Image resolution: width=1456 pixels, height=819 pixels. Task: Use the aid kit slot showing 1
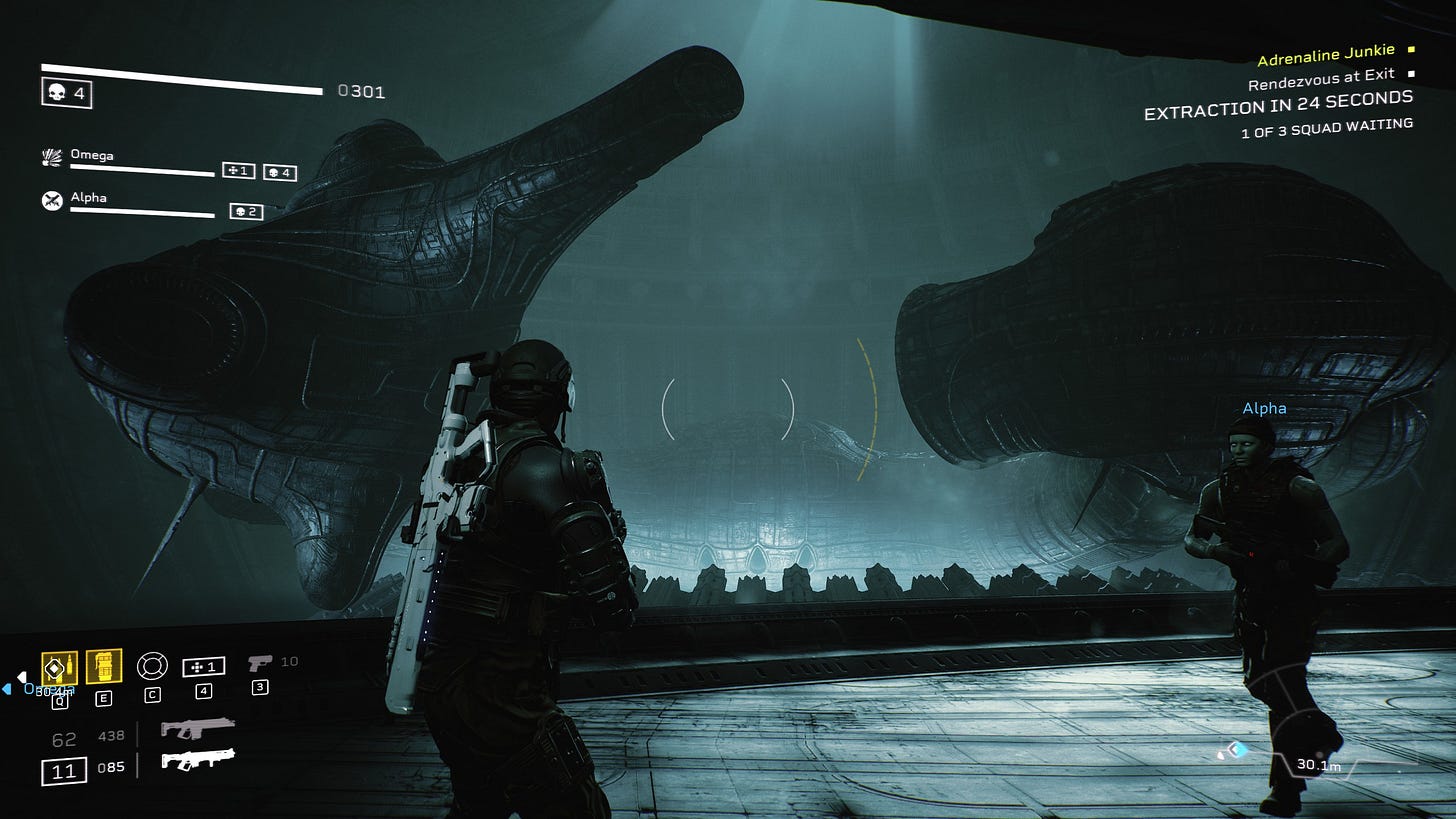pos(203,666)
